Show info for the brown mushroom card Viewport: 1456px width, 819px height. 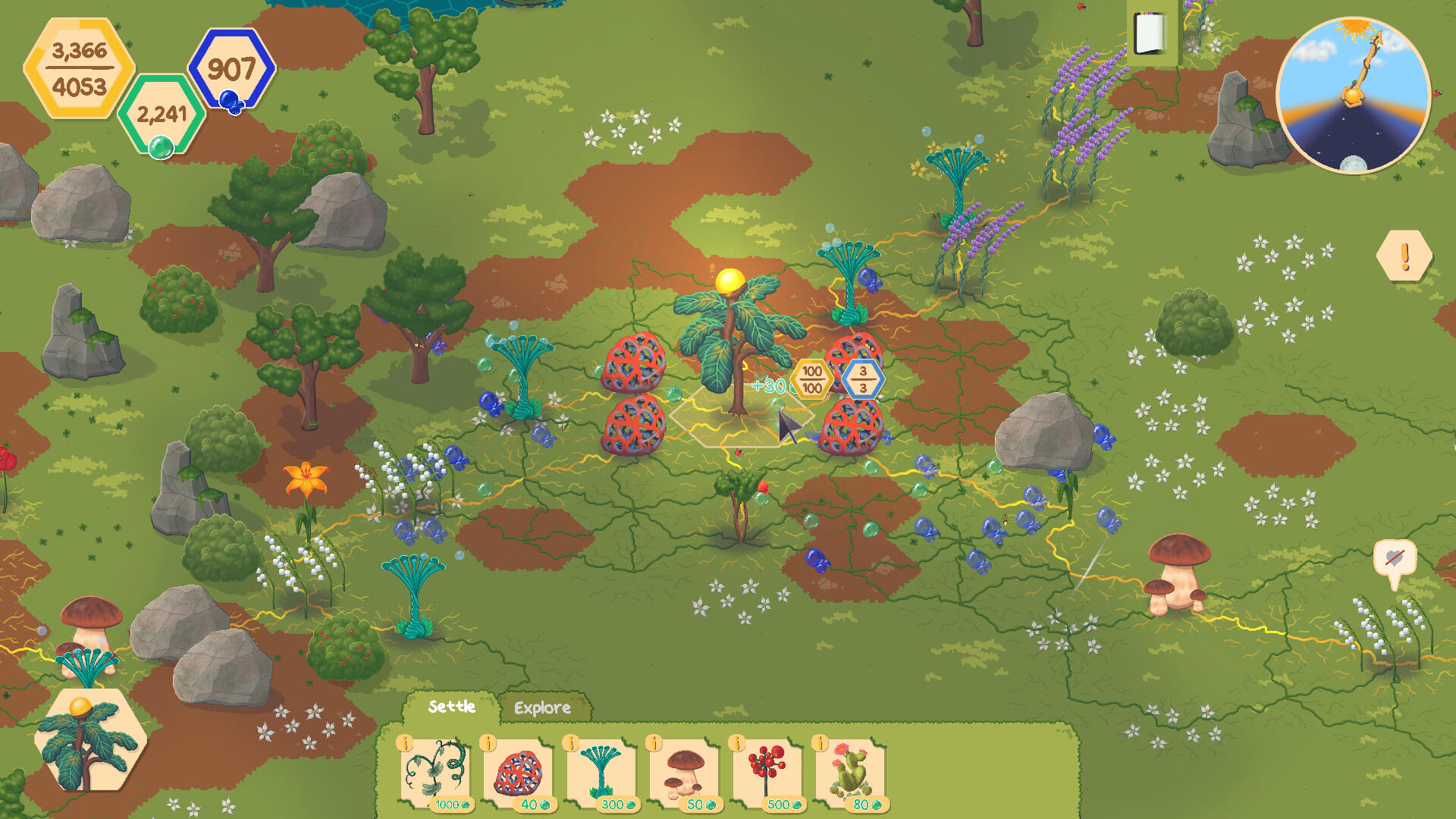[654, 743]
